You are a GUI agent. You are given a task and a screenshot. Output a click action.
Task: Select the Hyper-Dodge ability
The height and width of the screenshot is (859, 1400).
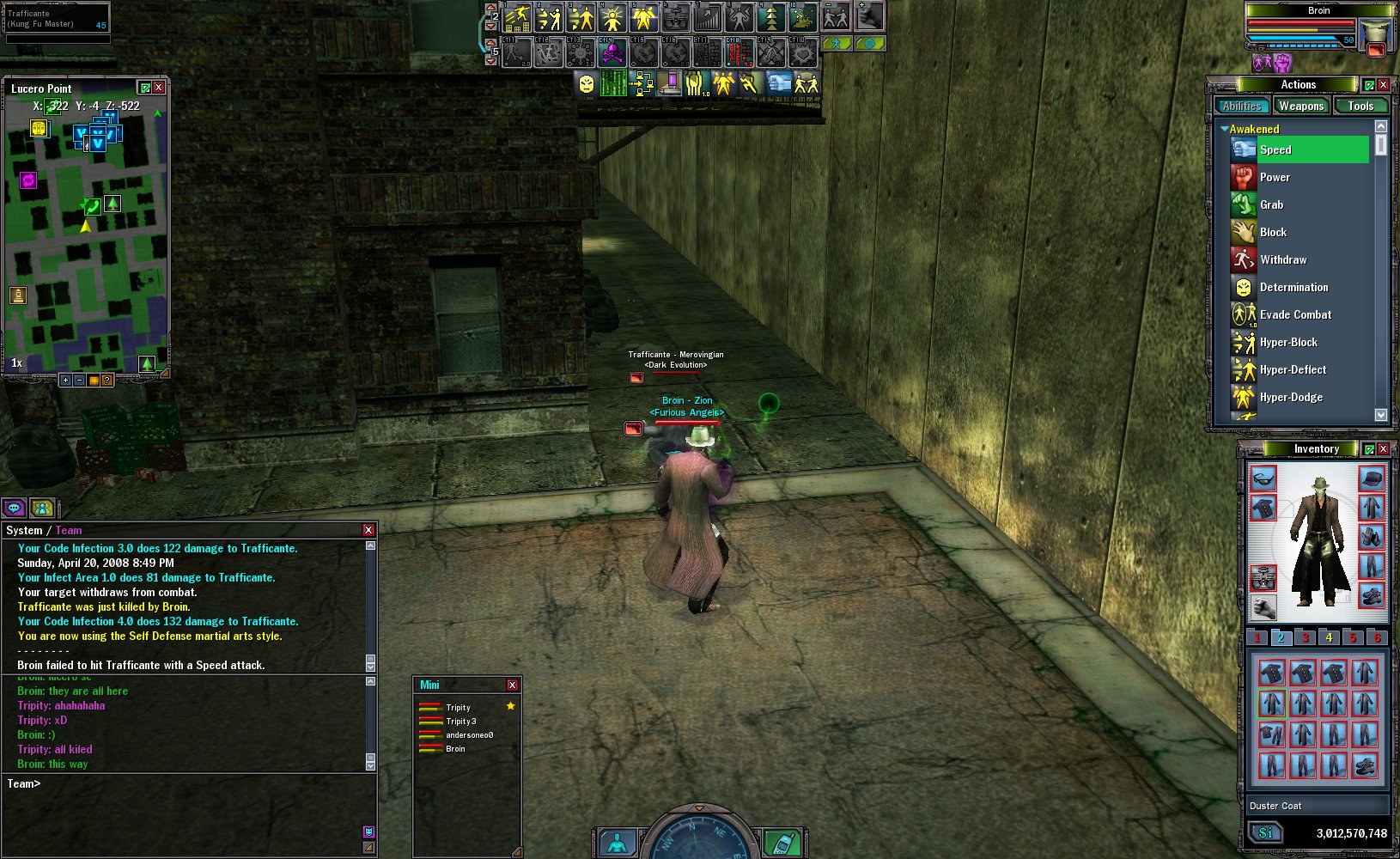[1291, 397]
